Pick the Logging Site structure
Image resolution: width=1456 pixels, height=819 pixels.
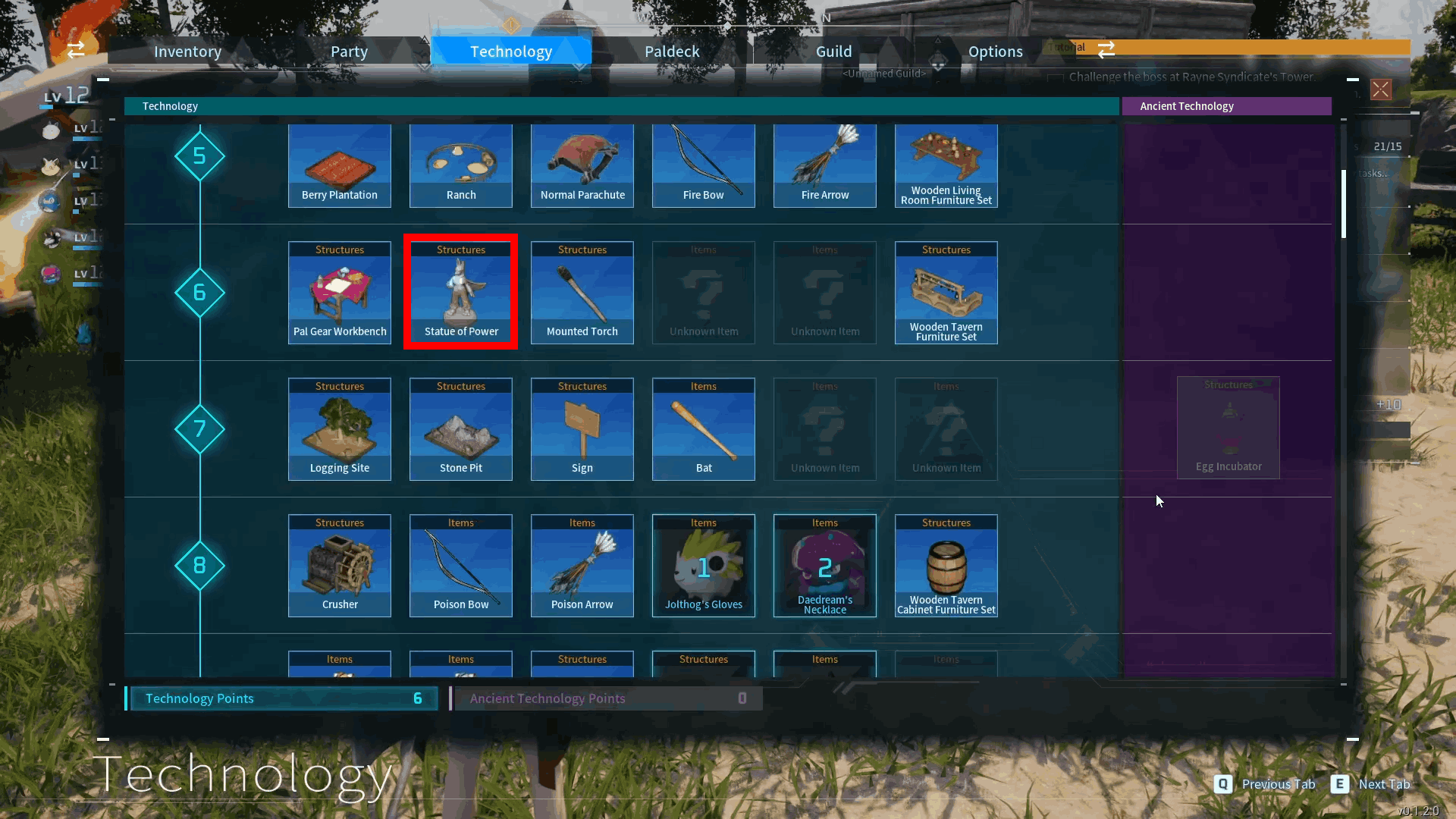[340, 429]
